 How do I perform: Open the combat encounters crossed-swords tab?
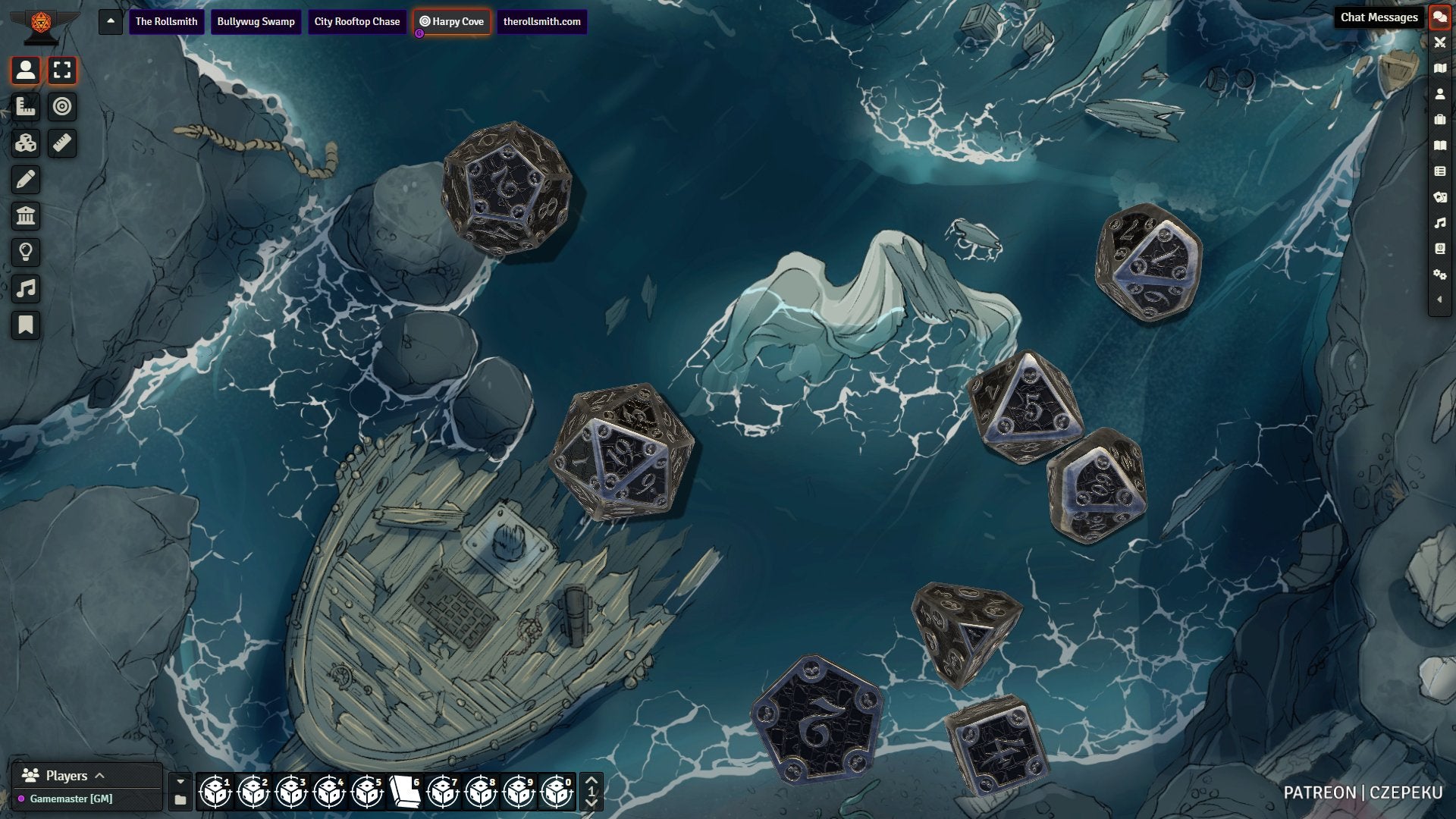[x=1439, y=42]
